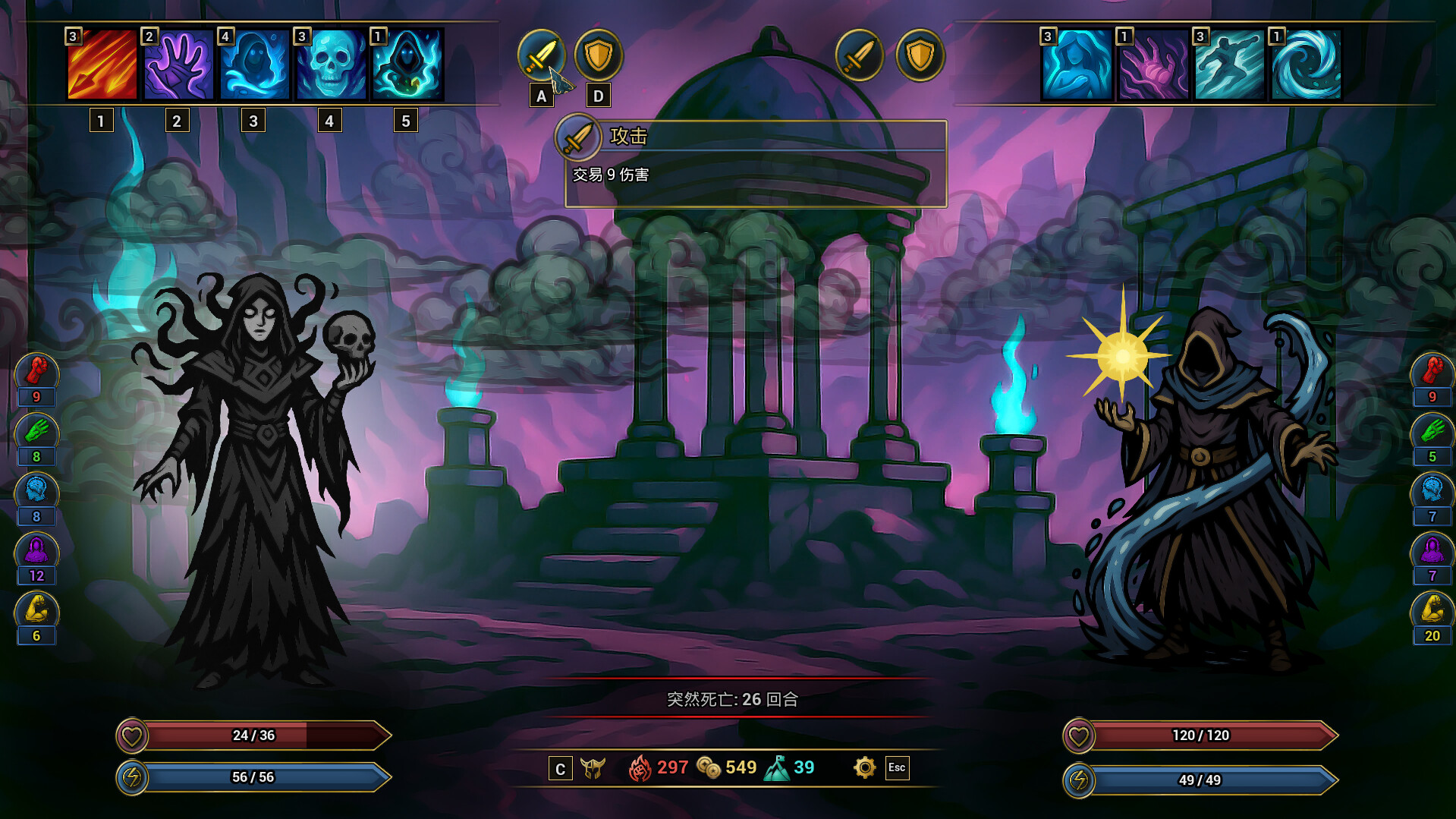Select the glowing cyan skull spell
The height and width of the screenshot is (819, 1456).
331,65
